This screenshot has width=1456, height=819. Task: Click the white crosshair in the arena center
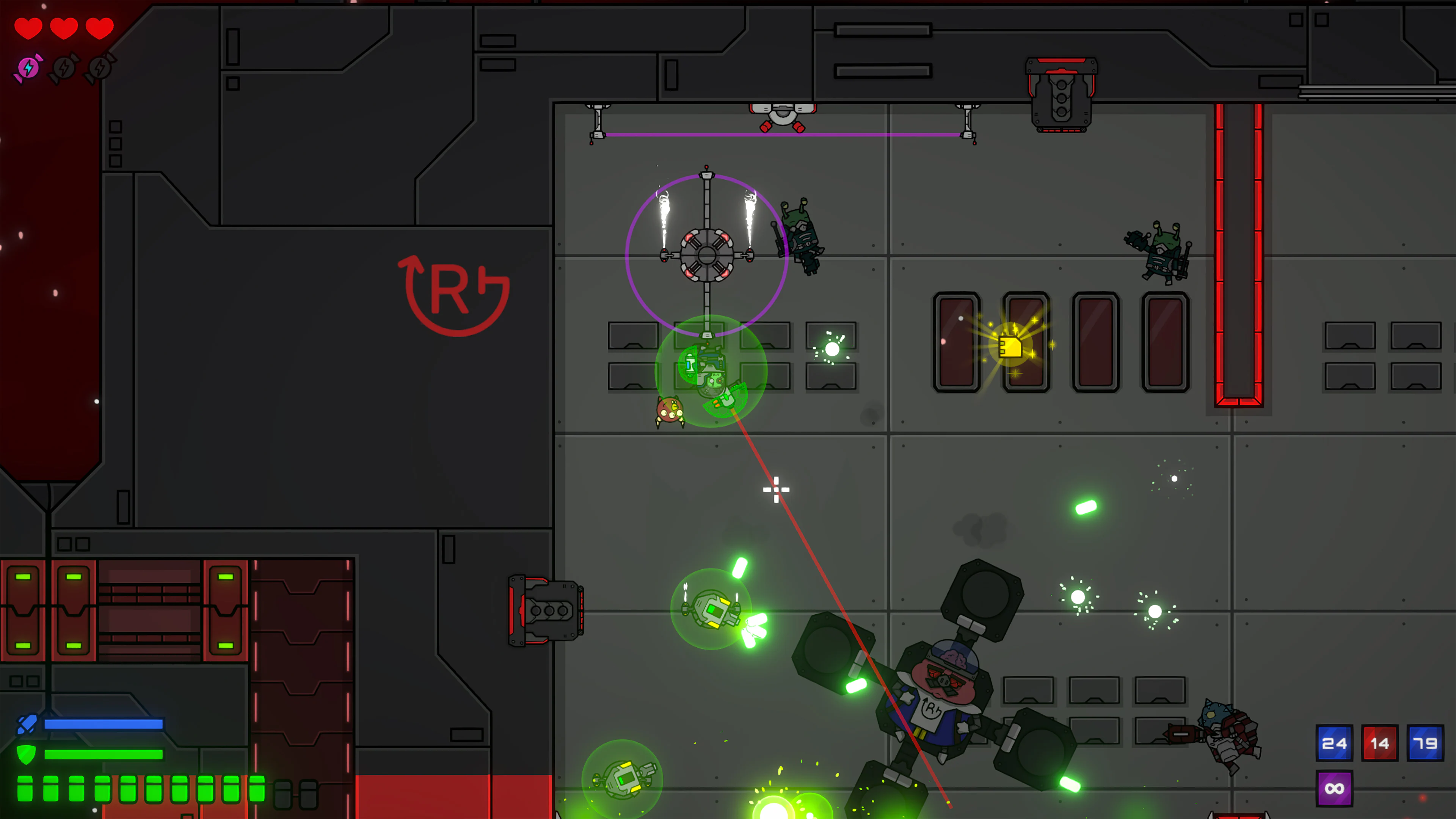point(777,489)
